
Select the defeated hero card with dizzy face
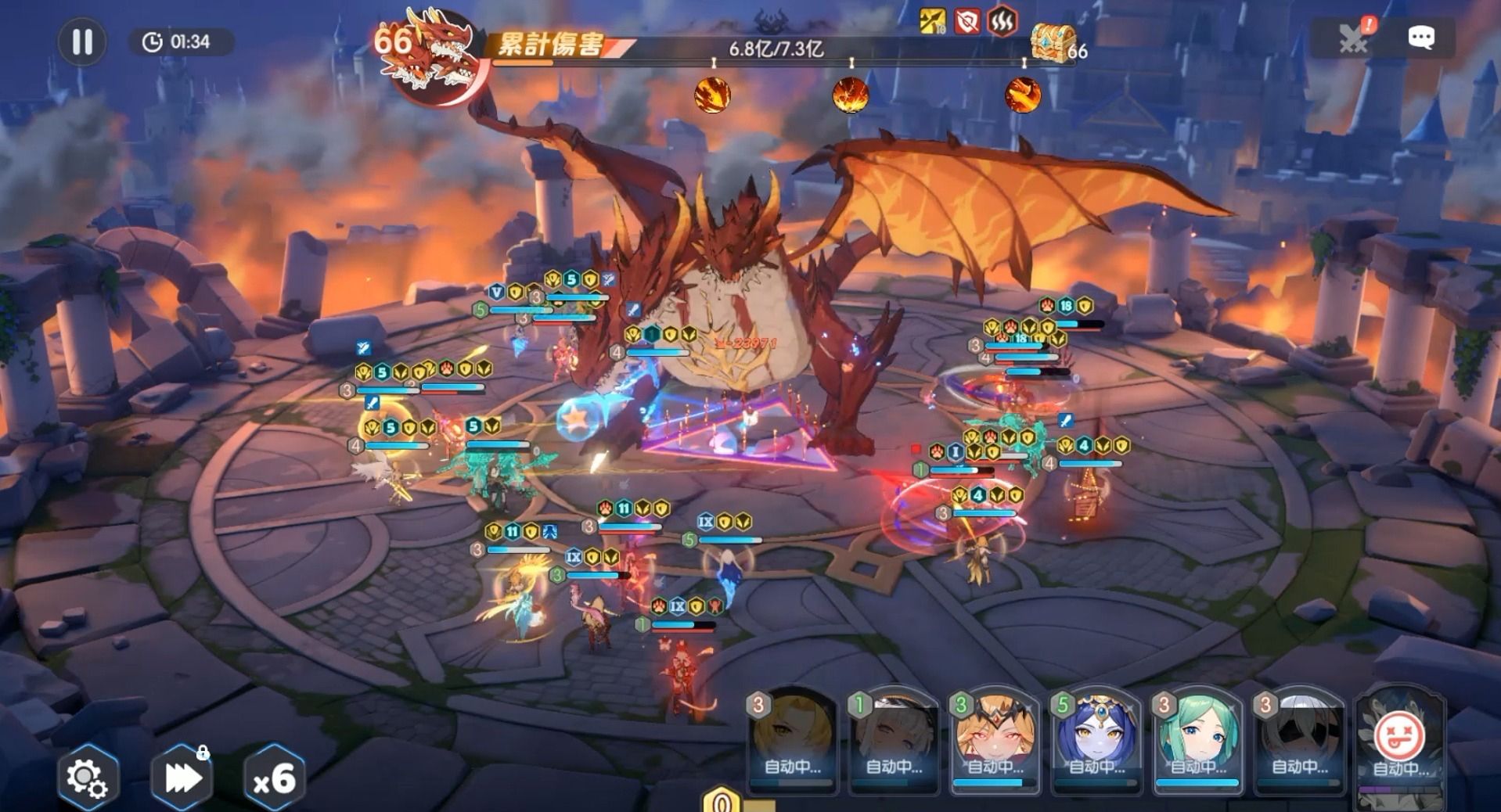[x=1400, y=739]
